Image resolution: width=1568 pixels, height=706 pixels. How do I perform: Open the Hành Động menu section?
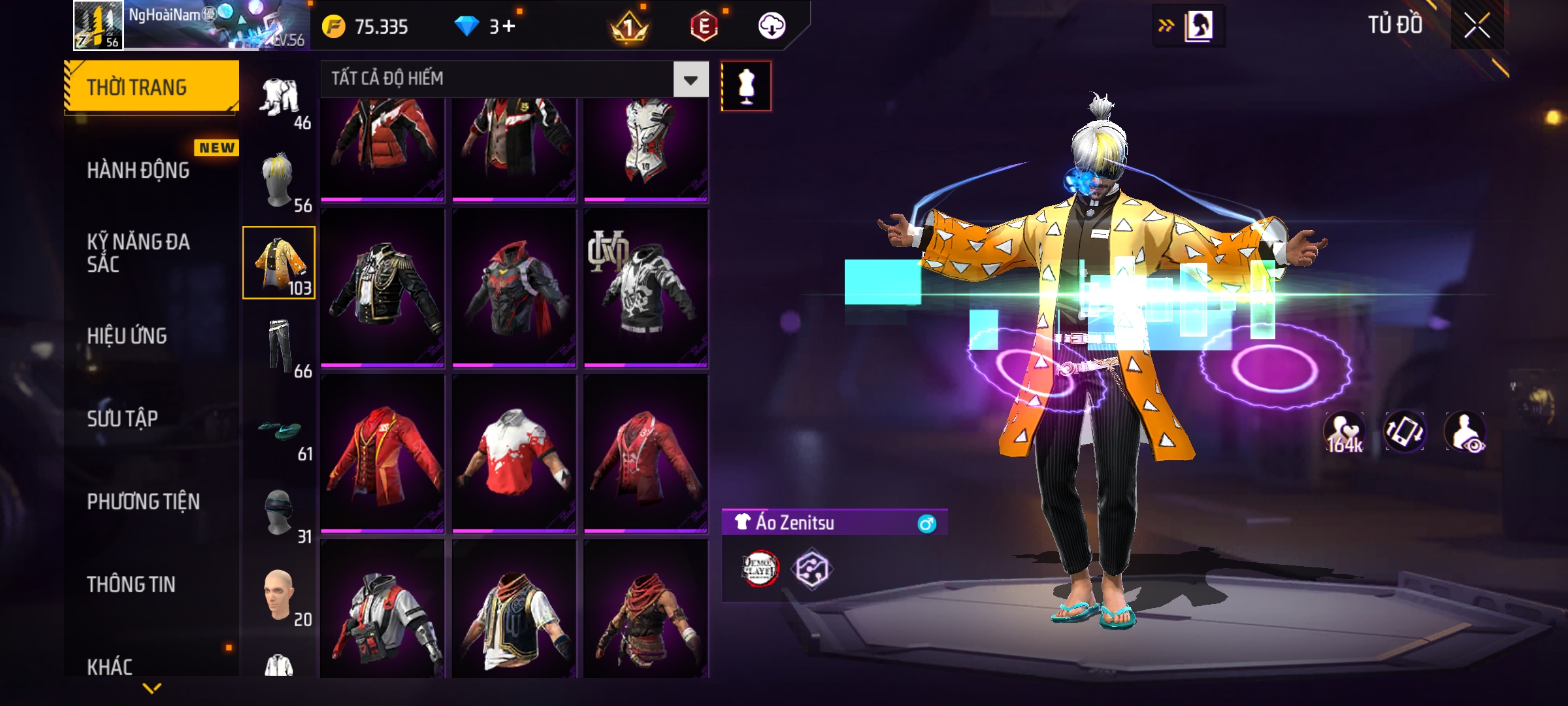click(x=139, y=171)
